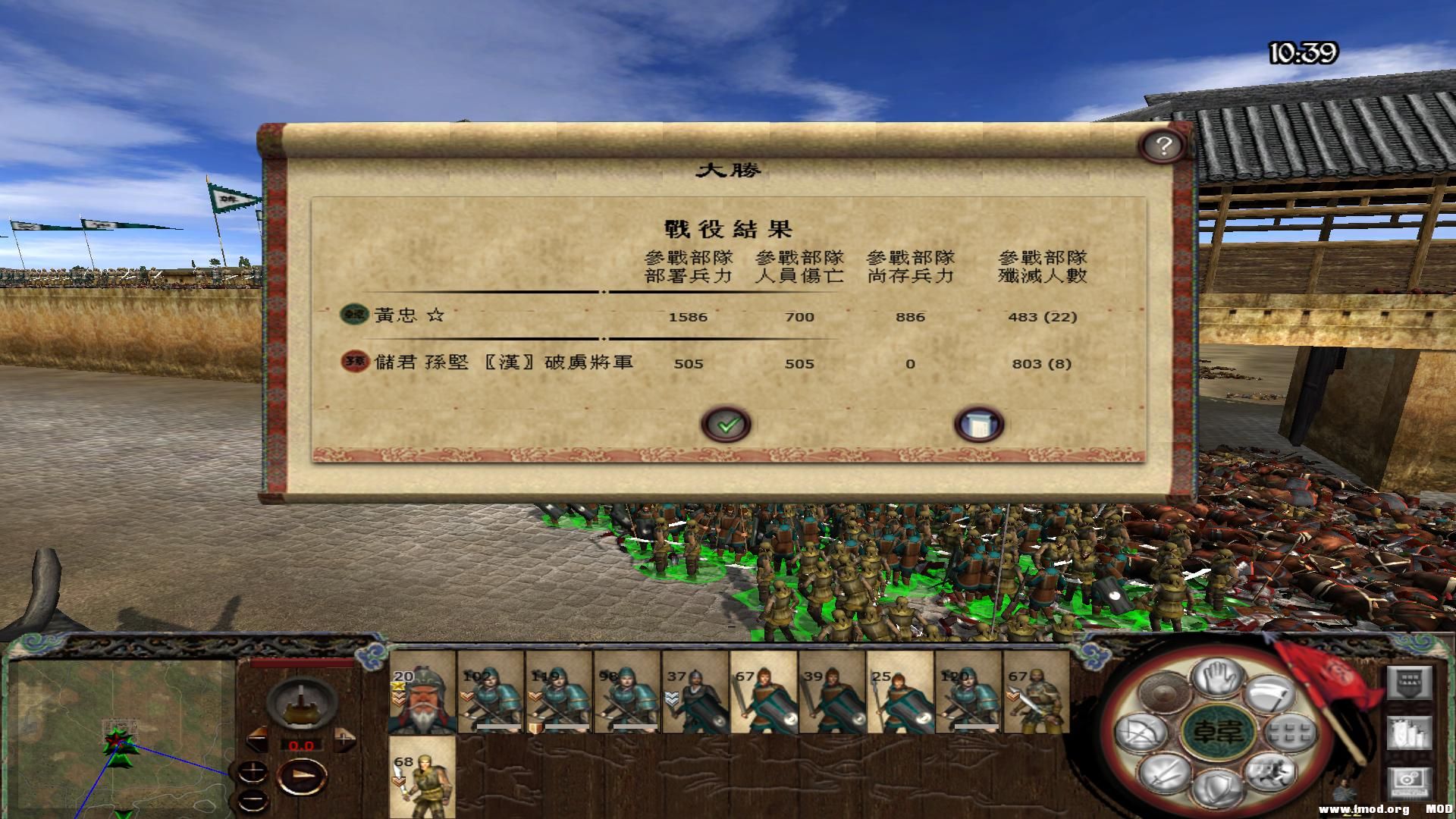Click the plus arrow to raise game speed
Viewport: 1456px width, 819px height.
coord(344,740)
